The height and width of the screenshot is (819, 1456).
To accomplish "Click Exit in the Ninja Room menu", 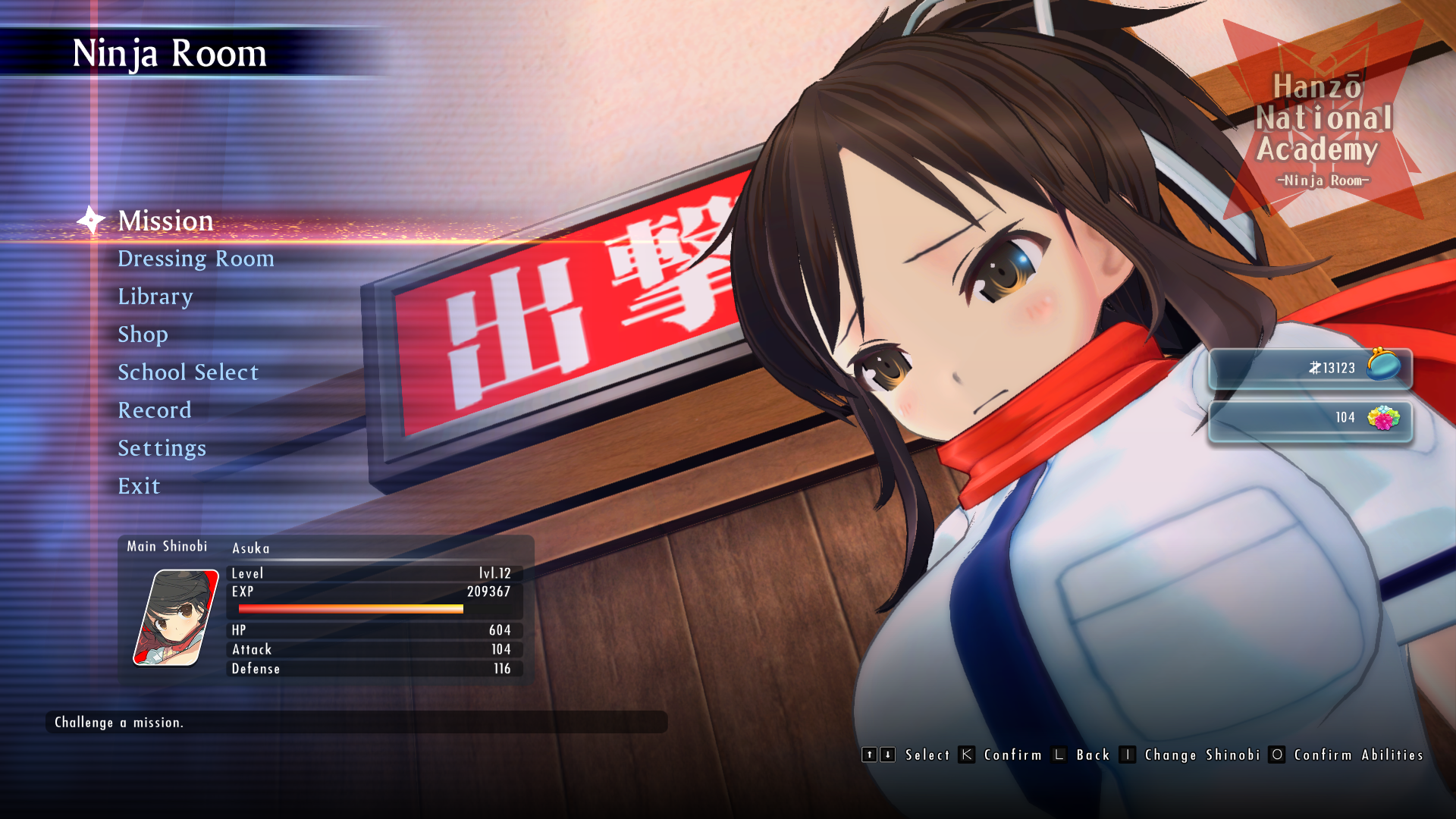I will pyautogui.click(x=139, y=486).
